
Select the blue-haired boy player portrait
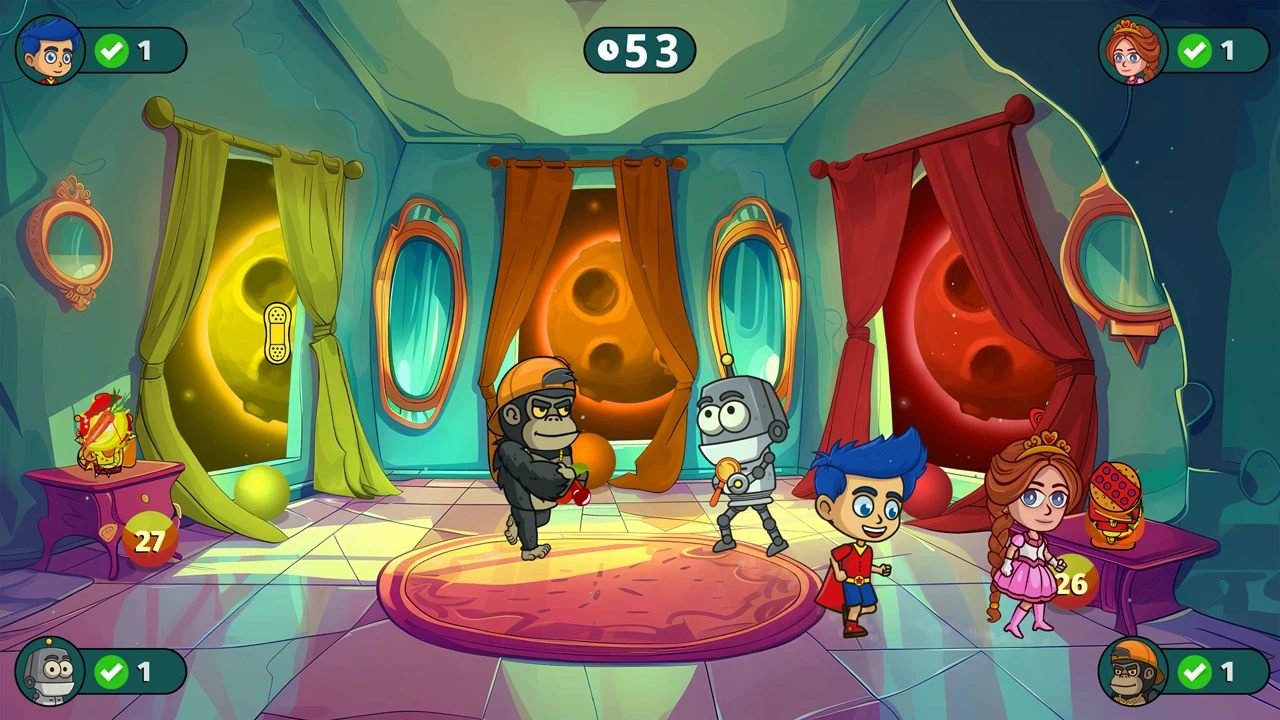(50, 50)
